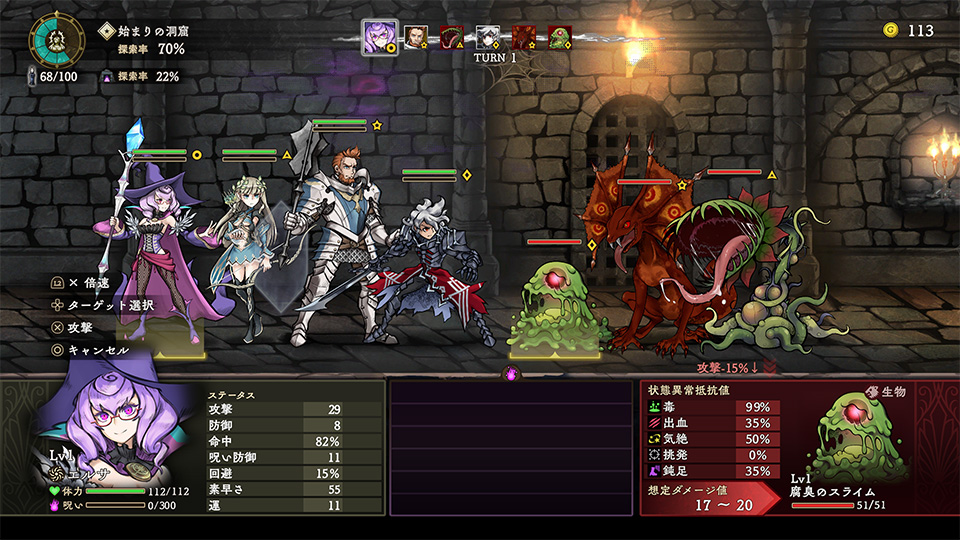Image resolution: width=960 pixels, height=540 pixels.
Task: Select the silver-haired warrior turn order portrait
Action: pyautogui.click(x=488, y=38)
